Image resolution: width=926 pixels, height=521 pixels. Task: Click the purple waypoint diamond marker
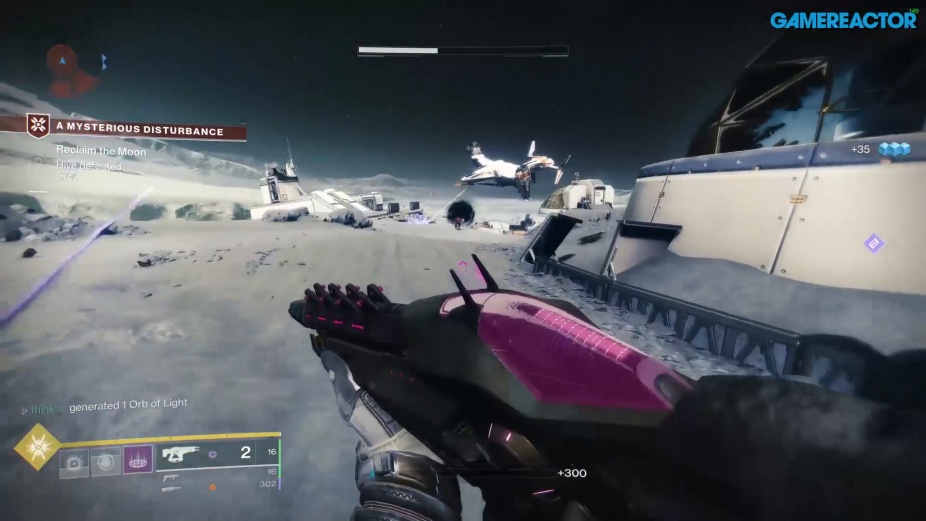(x=873, y=243)
